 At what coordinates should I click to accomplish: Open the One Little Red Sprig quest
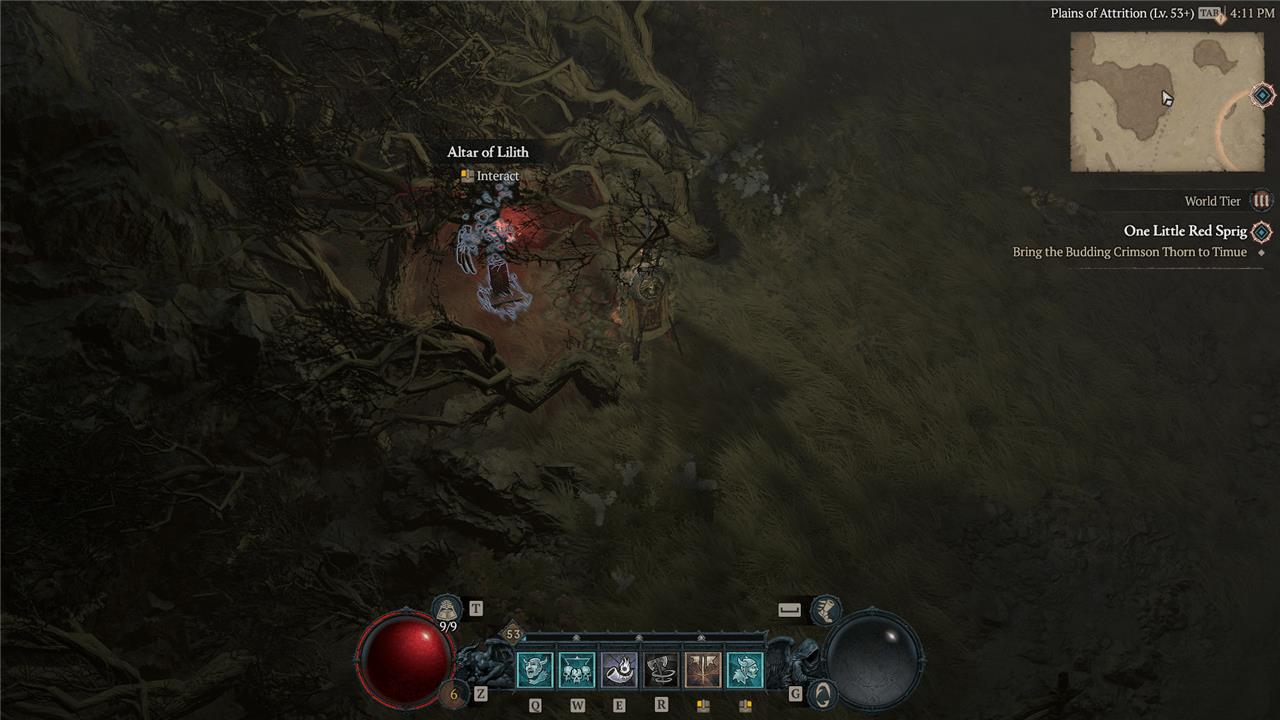tap(1186, 231)
